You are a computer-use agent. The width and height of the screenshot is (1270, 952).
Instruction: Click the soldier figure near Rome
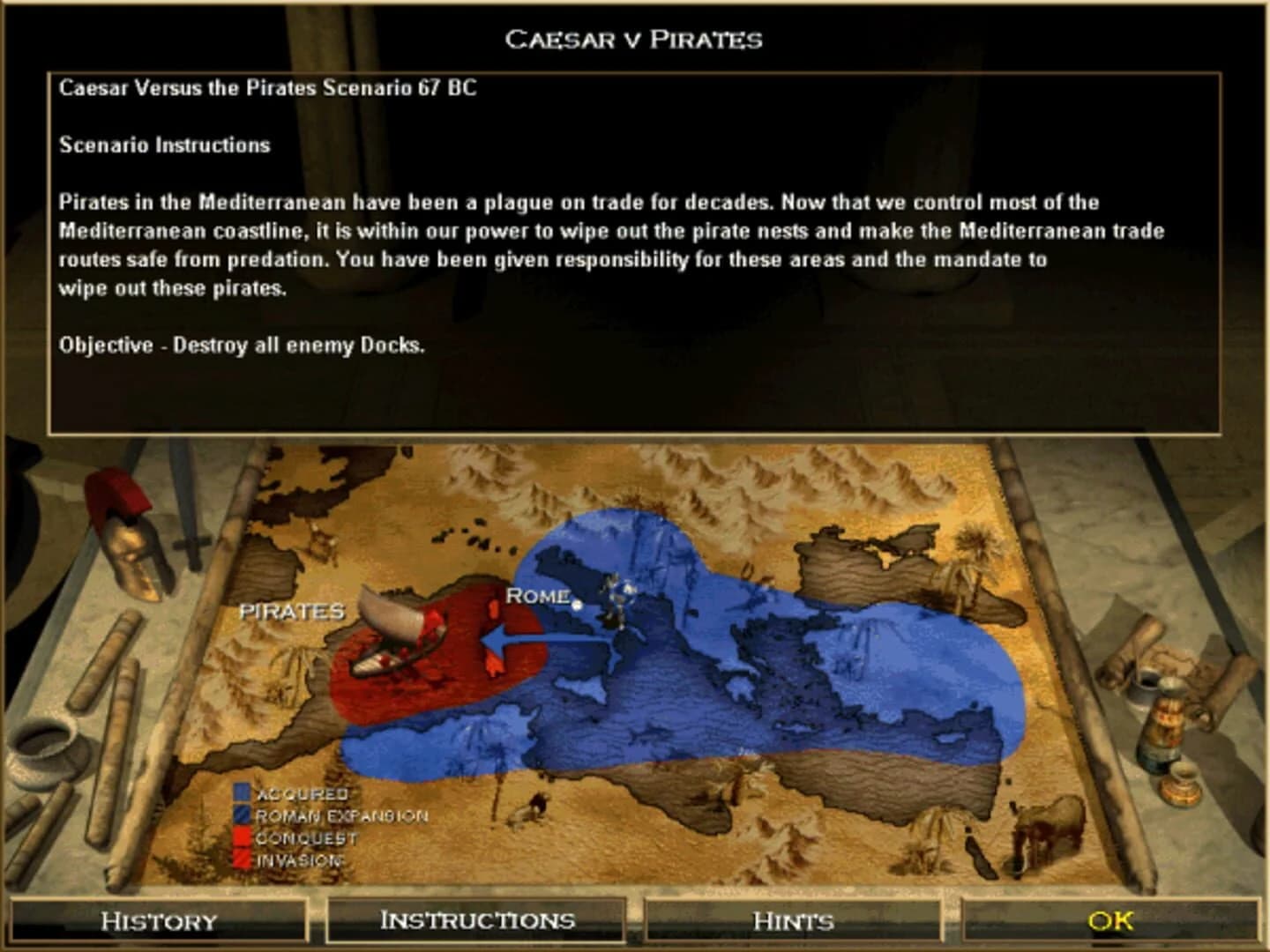click(617, 599)
